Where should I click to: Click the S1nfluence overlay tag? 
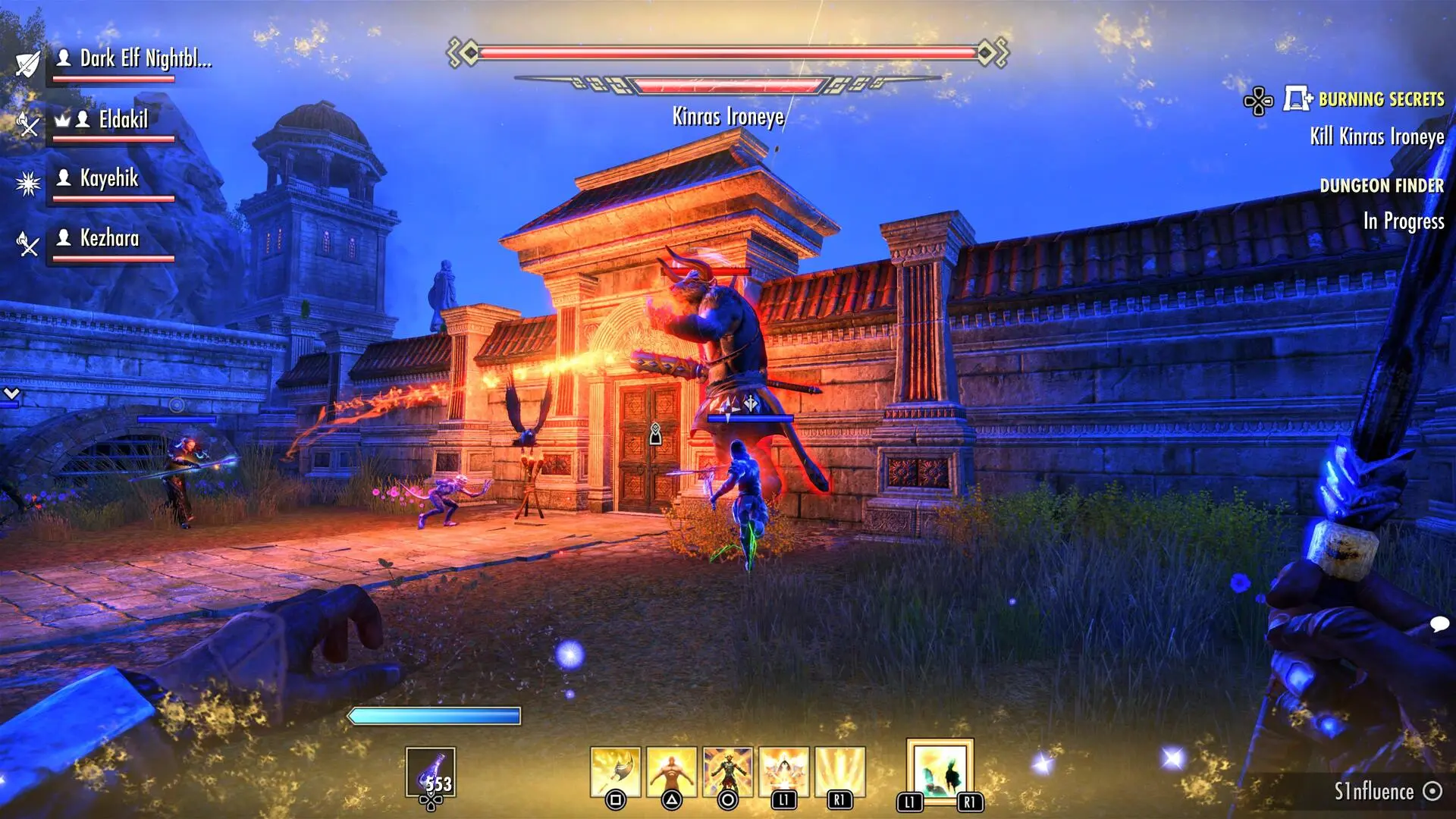point(1373,792)
